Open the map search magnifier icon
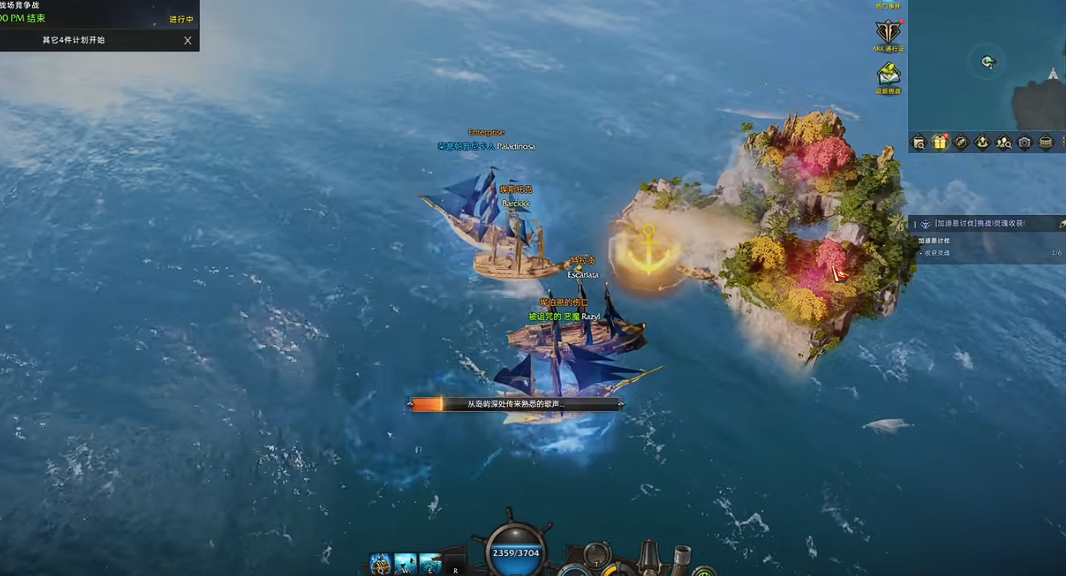This screenshot has width=1066, height=576. (x=919, y=143)
